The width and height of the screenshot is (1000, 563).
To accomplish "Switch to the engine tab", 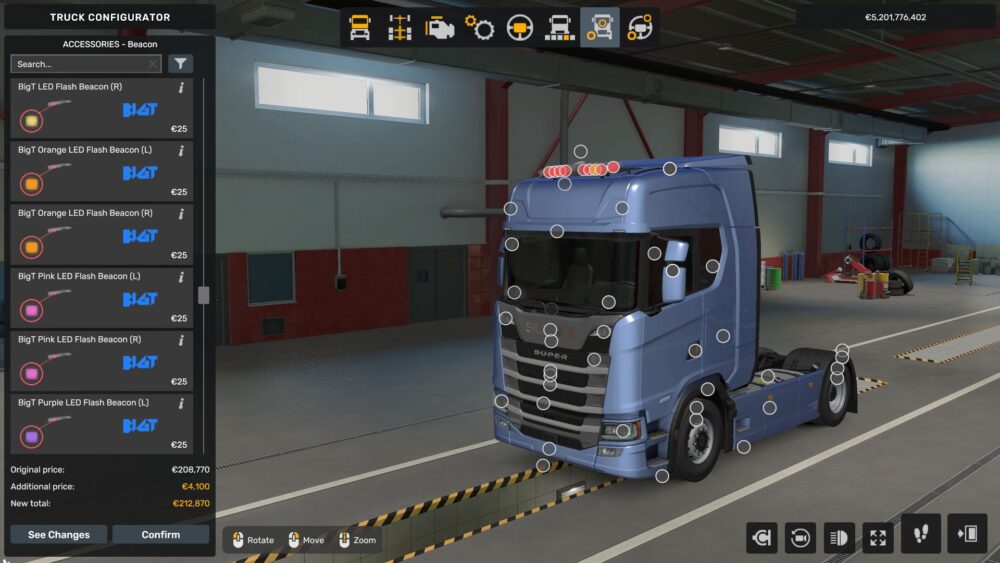I will pyautogui.click(x=440, y=28).
